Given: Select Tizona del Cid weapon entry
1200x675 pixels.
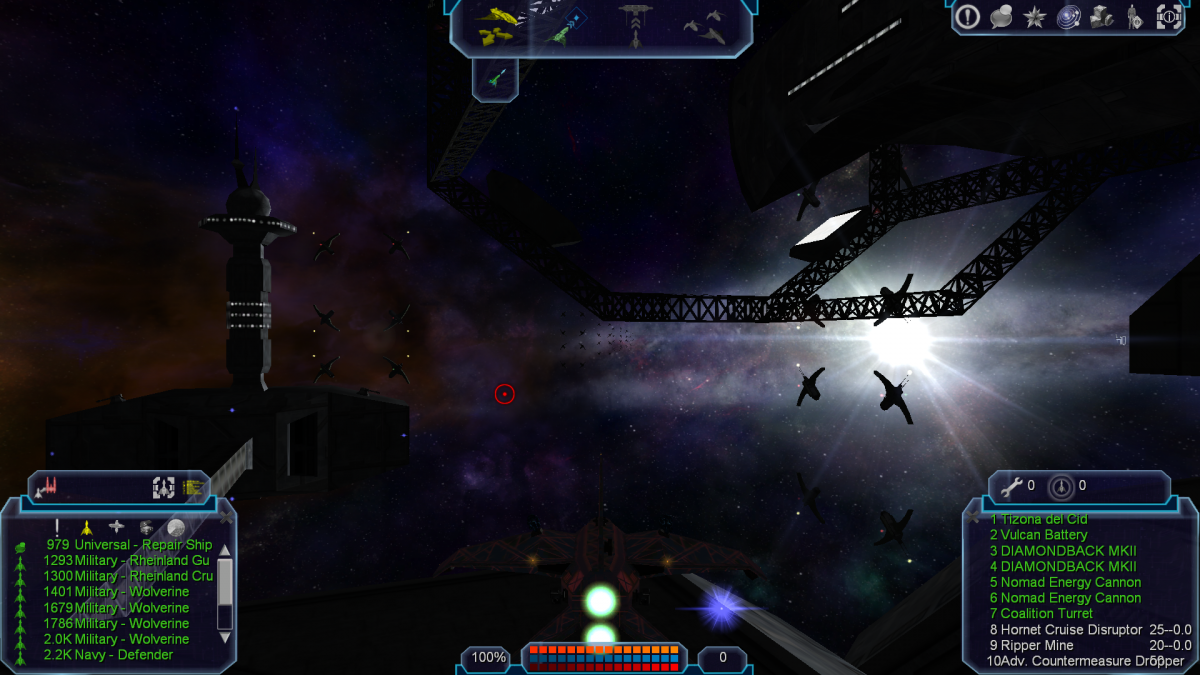Looking at the screenshot, I should coord(1038,519).
